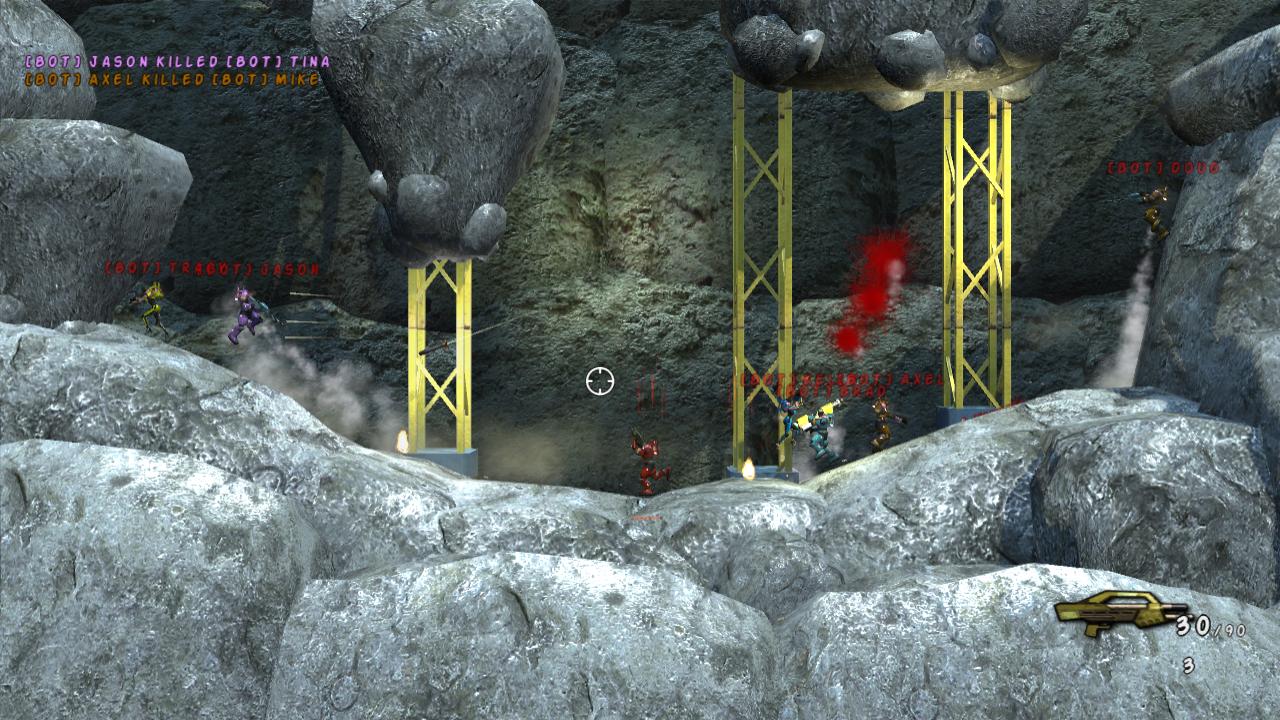Screen dimensions: 1280x720
Task: Click the targeting crosshair reticle
Action: (599, 381)
